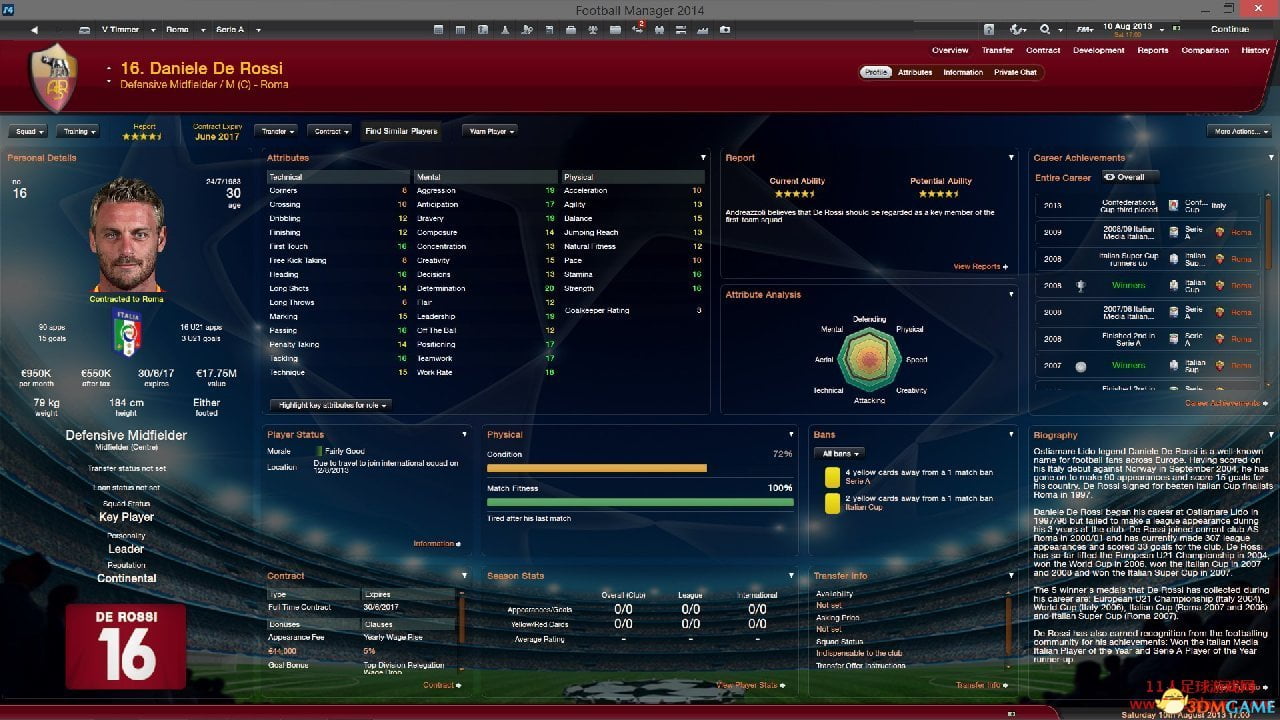Open the Development tab

coord(1098,50)
